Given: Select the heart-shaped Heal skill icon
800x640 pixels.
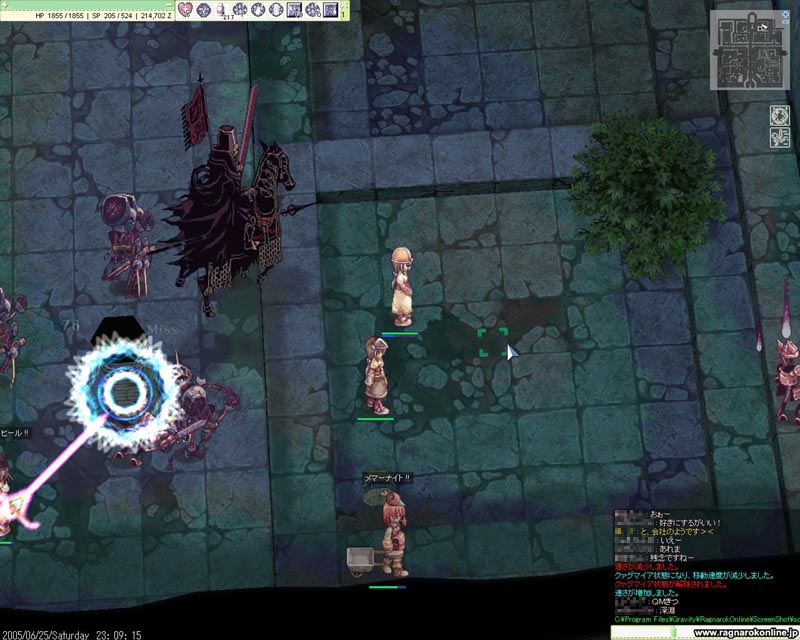Looking at the screenshot, I should point(186,10).
